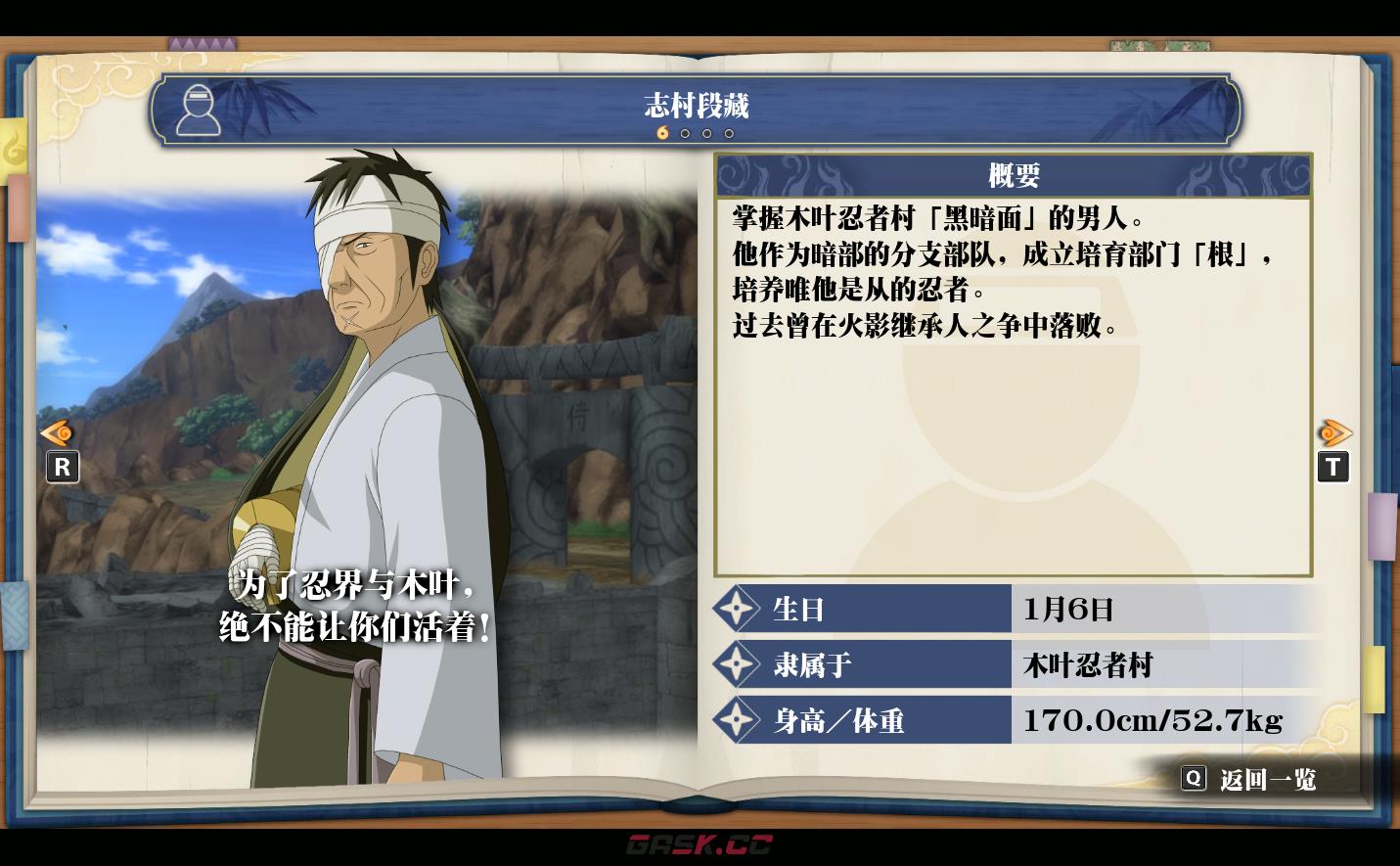The height and width of the screenshot is (866, 1400).
Task: Select the second page indicator dot
Action: (685, 133)
